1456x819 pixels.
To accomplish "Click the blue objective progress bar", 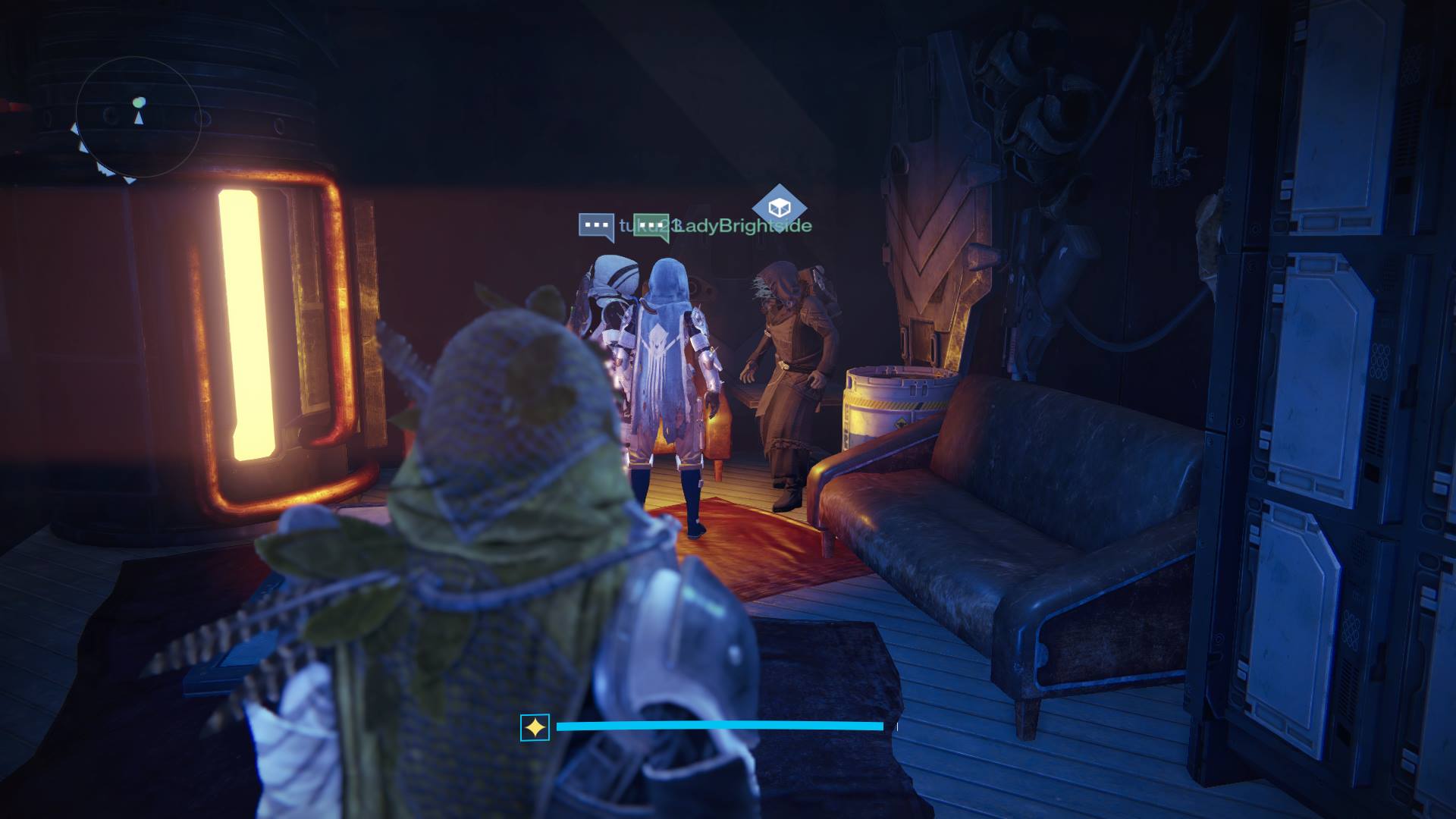I will click(720, 725).
